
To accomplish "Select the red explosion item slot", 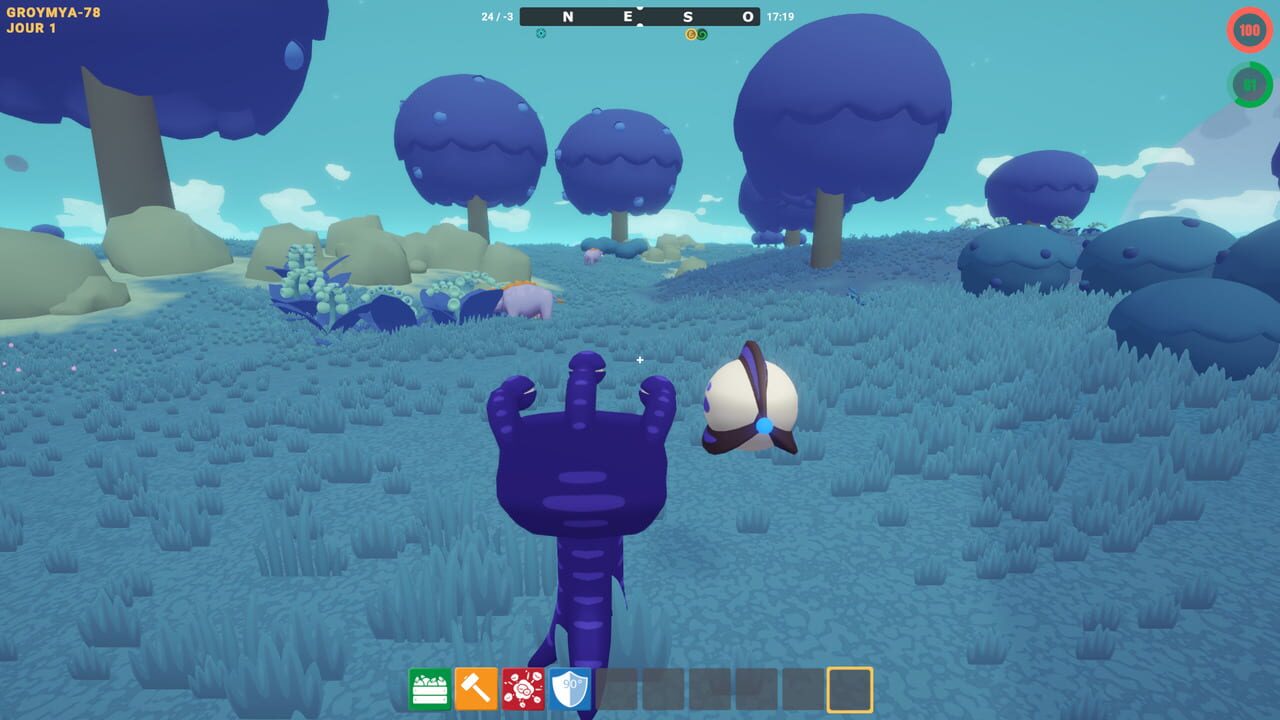I will point(522,689).
